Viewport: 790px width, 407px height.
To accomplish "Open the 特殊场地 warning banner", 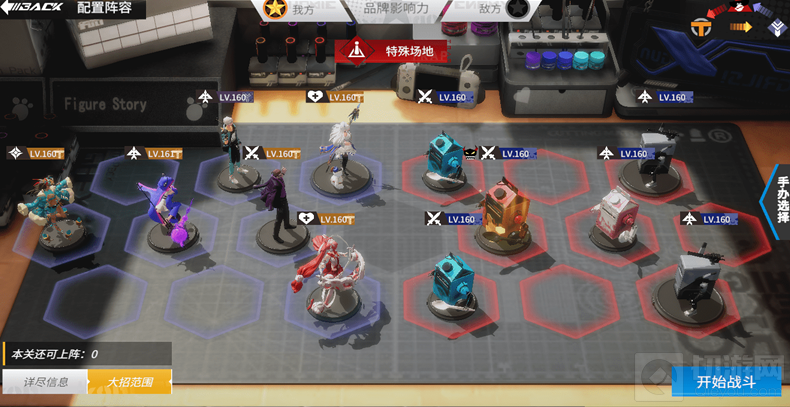I will coord(391,50).
